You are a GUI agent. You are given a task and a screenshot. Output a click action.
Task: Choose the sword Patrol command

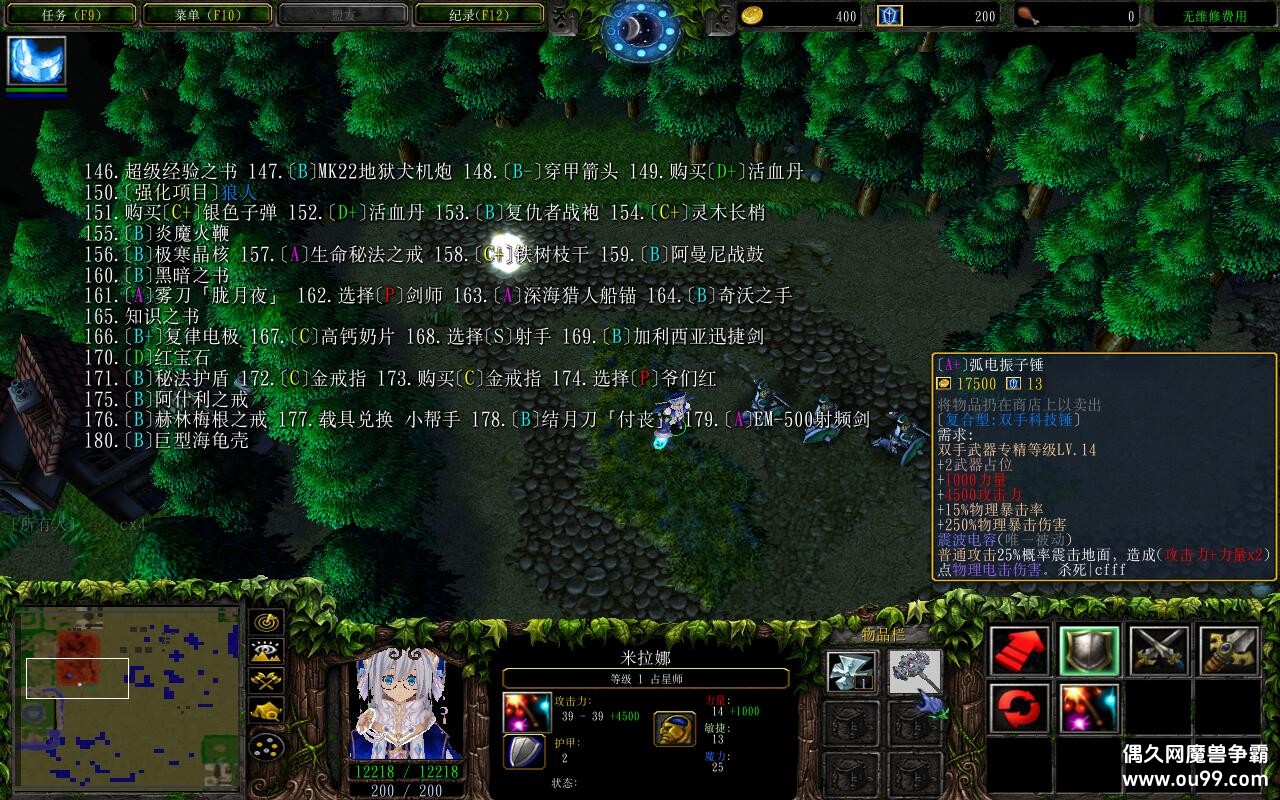click(1229, 651)
